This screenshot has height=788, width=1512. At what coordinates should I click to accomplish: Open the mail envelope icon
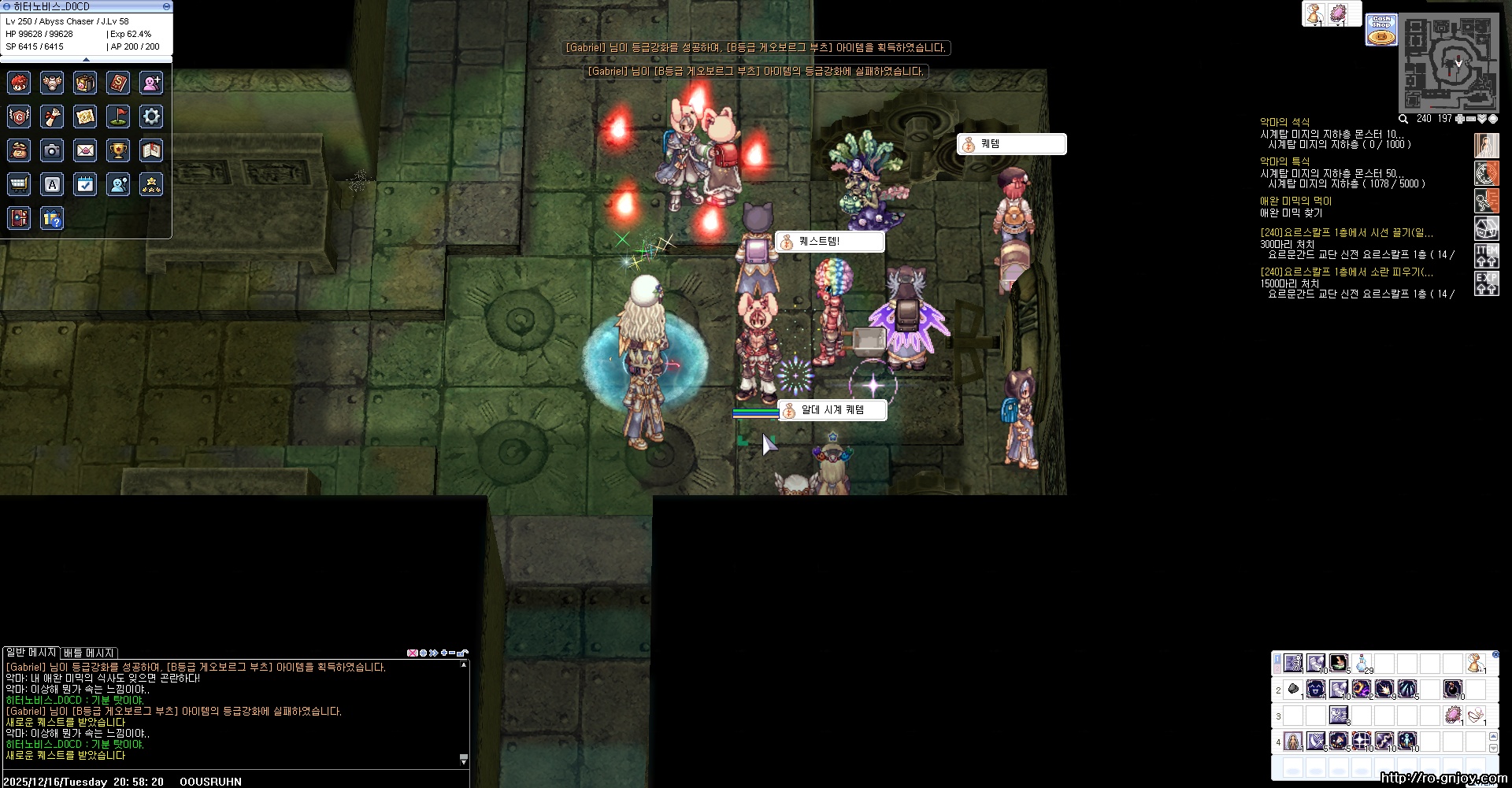coord(85,150)
